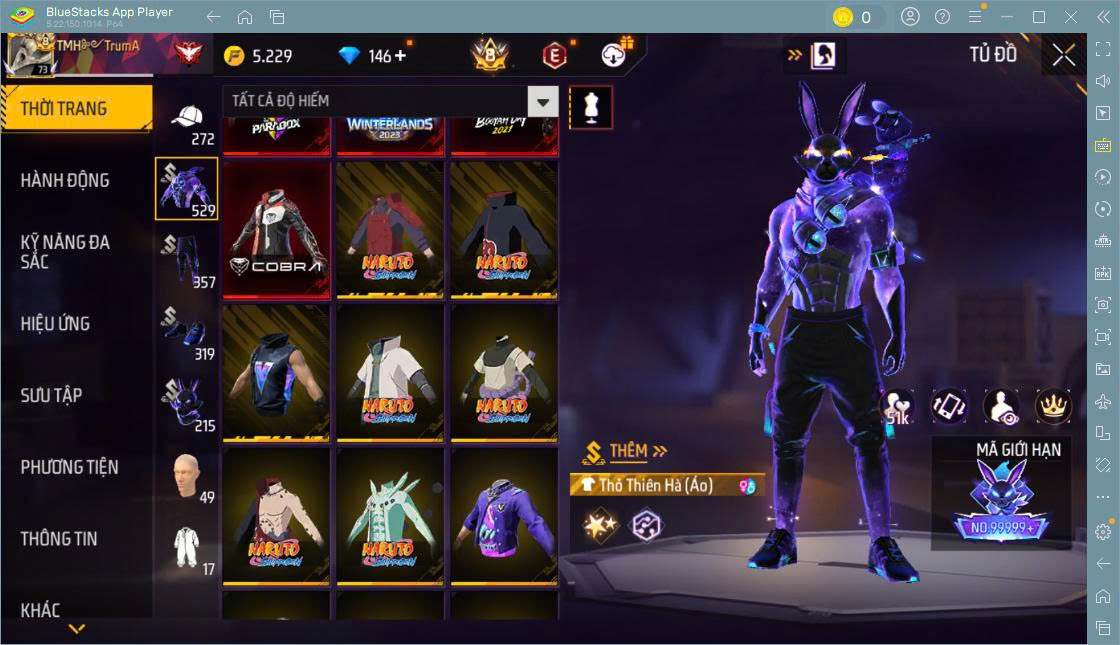Select the hat category with 272 items
This screenshot has width=1120, height=645.
[x=187, y=123]
